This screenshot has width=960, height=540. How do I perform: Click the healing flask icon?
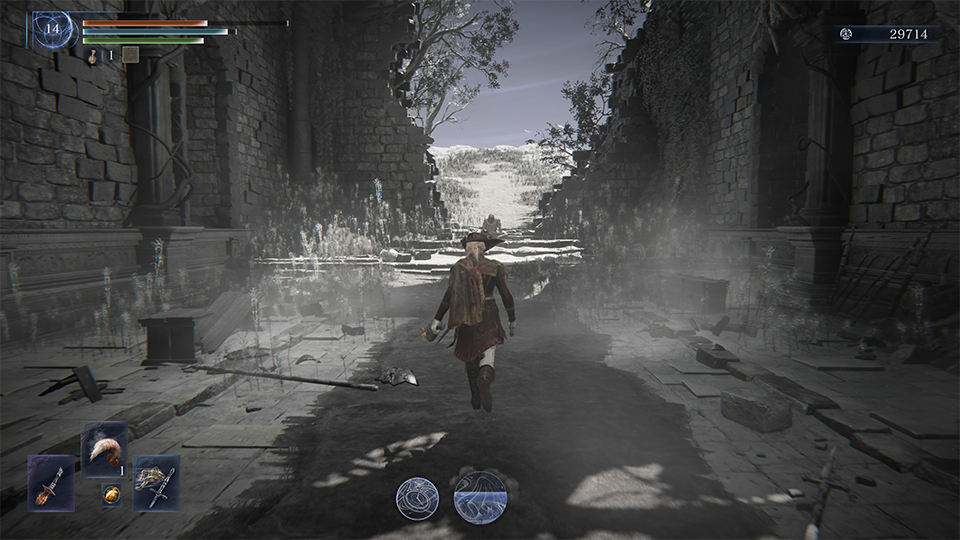[x=92, y=56]
